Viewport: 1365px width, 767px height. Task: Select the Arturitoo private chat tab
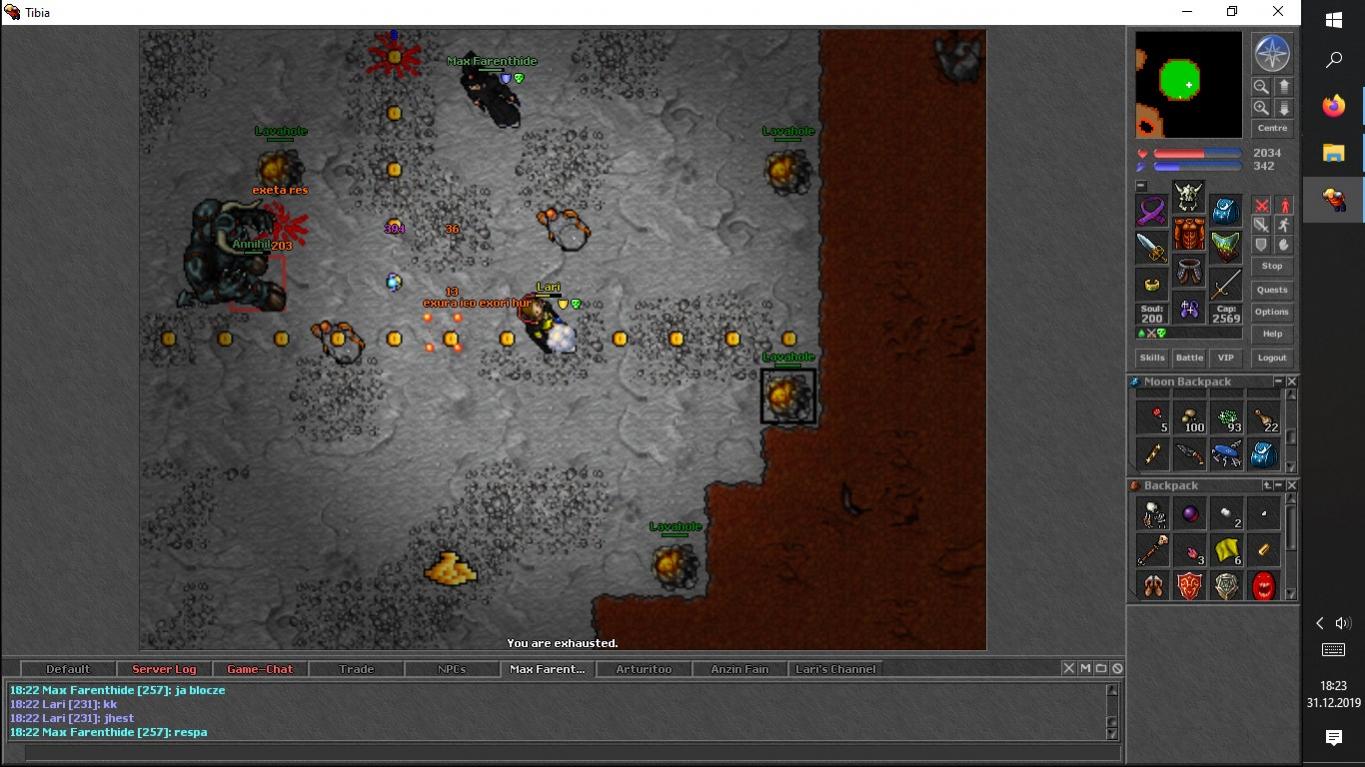(x=644, y=669)
